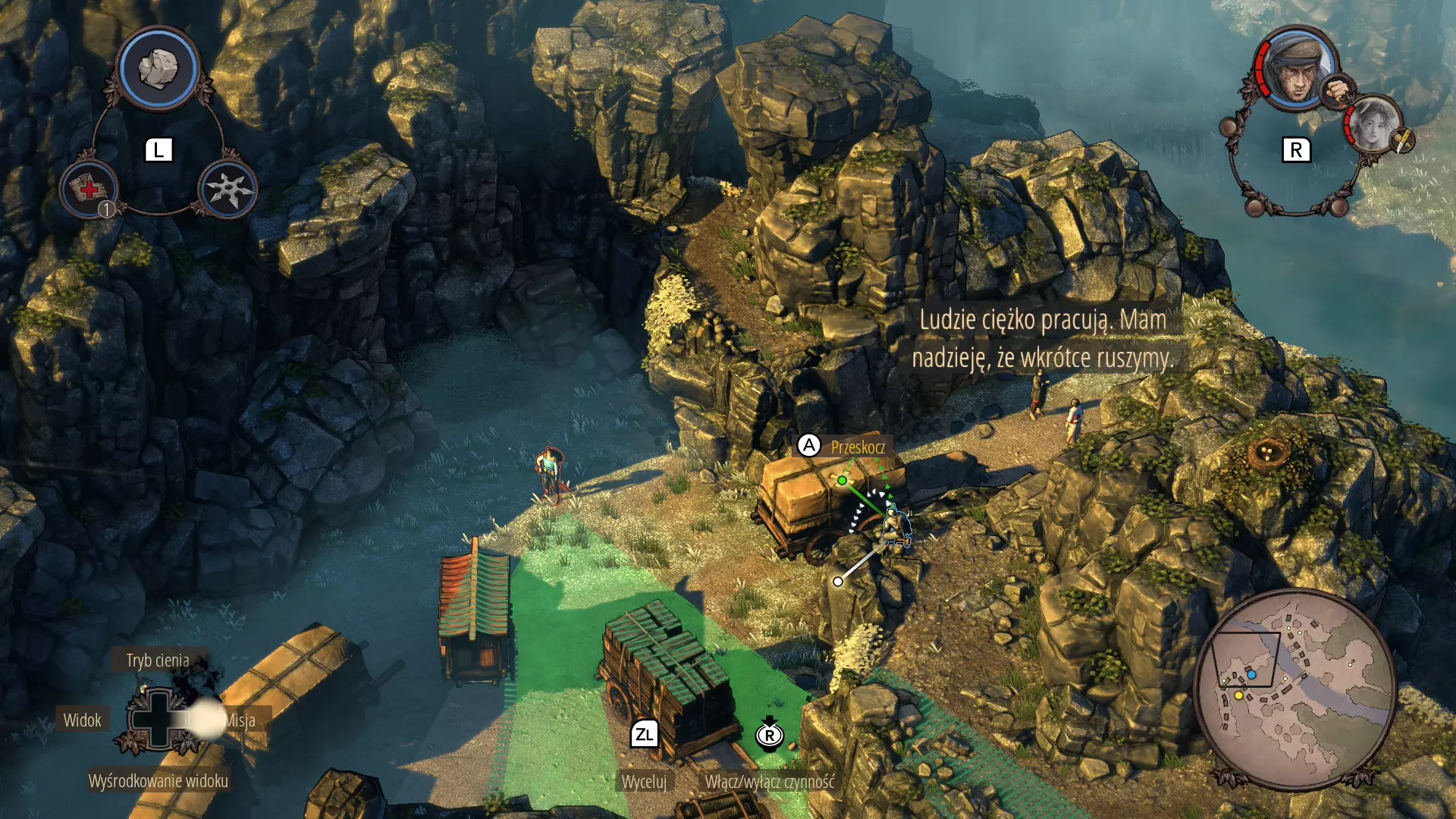
Task: Select the medkit bandage item
Action: [x=89, y=189]
